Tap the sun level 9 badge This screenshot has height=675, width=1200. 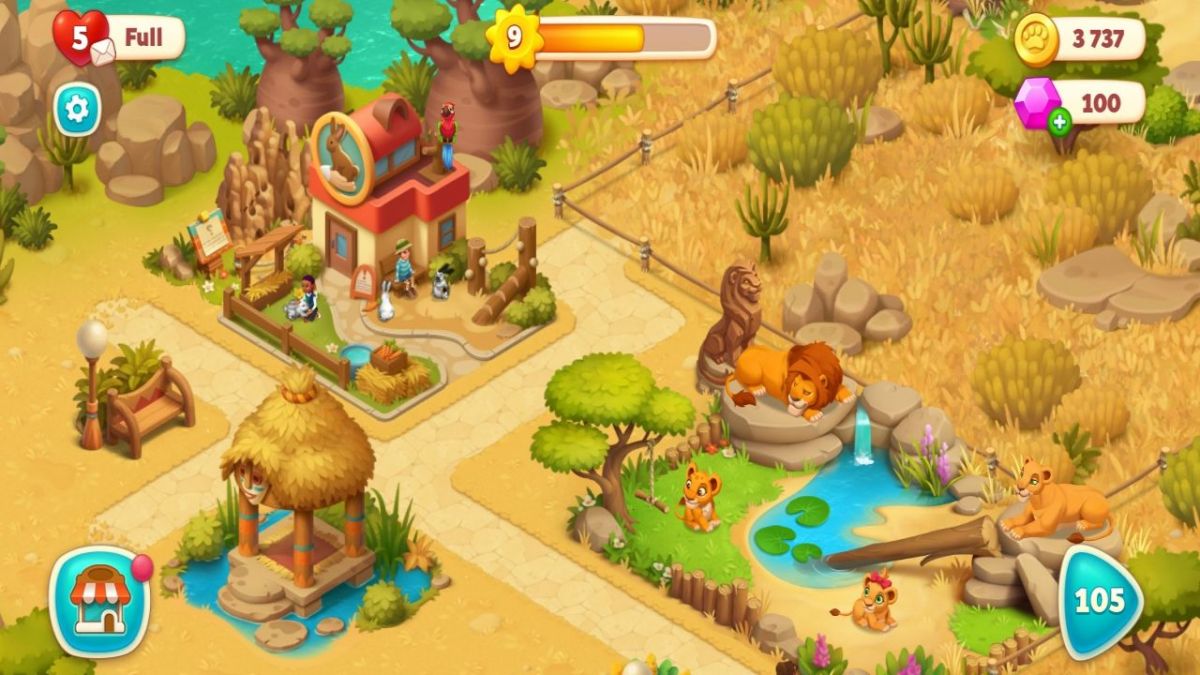click(x=513, y=39)
